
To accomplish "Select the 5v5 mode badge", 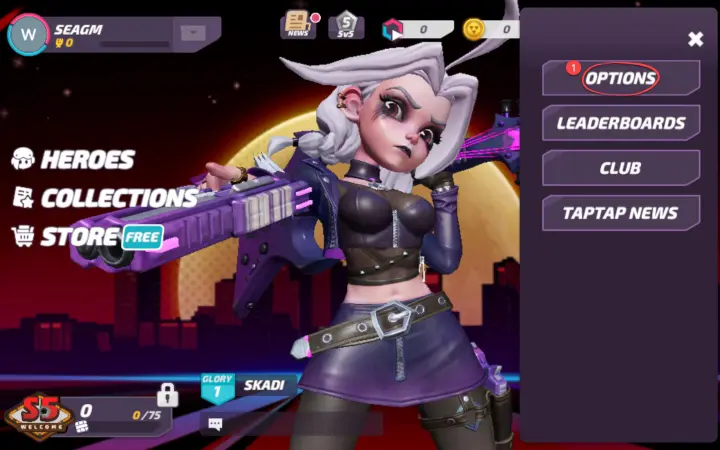I will pyautogui.click(x=346, y=24).
